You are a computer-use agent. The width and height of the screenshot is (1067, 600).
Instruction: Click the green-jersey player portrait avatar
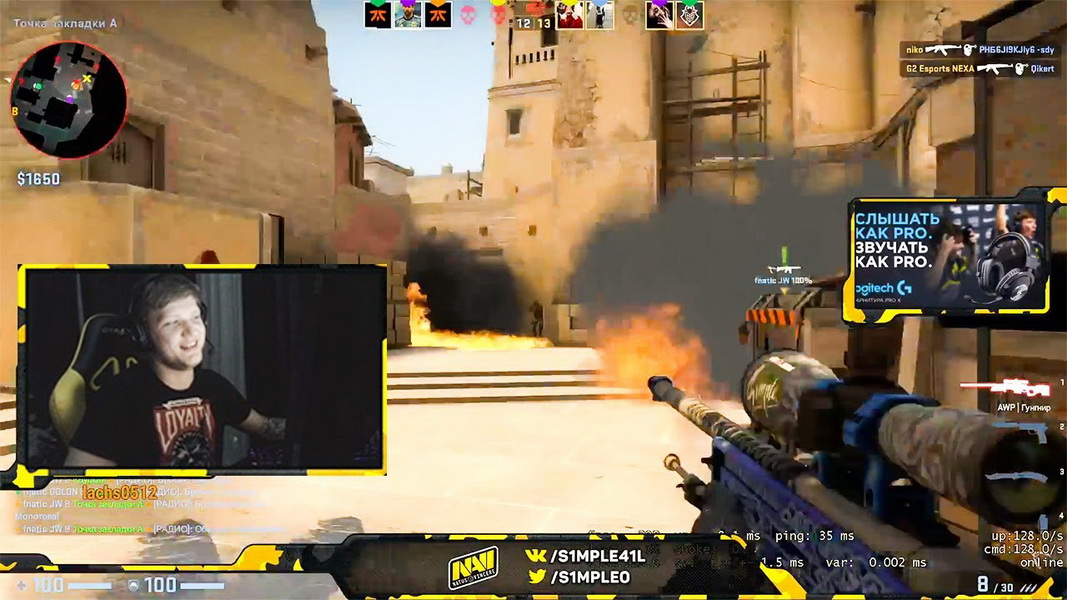tap(407, 15)
